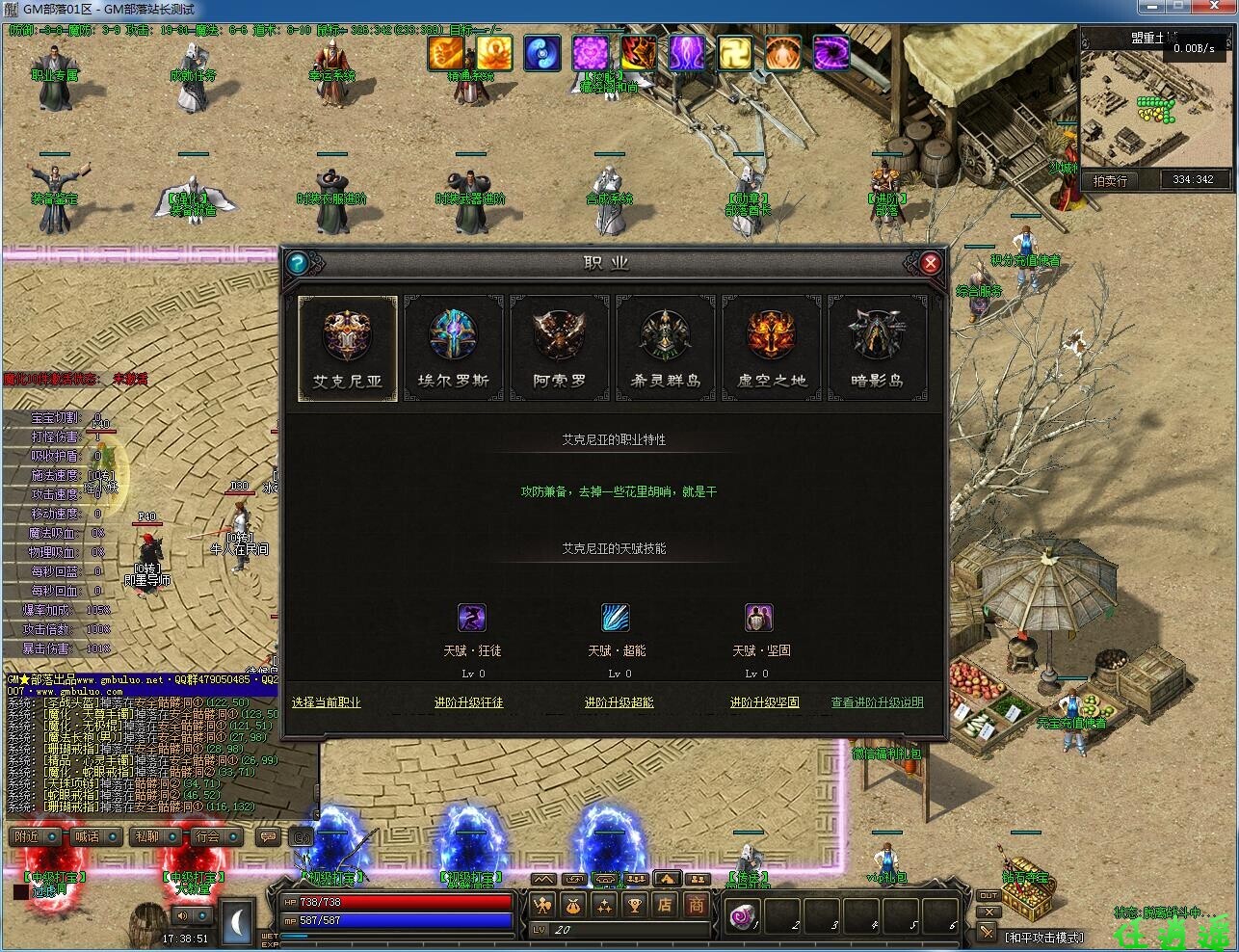Choose the 埃尔罗斯 class tile

[x=454, y=348]
